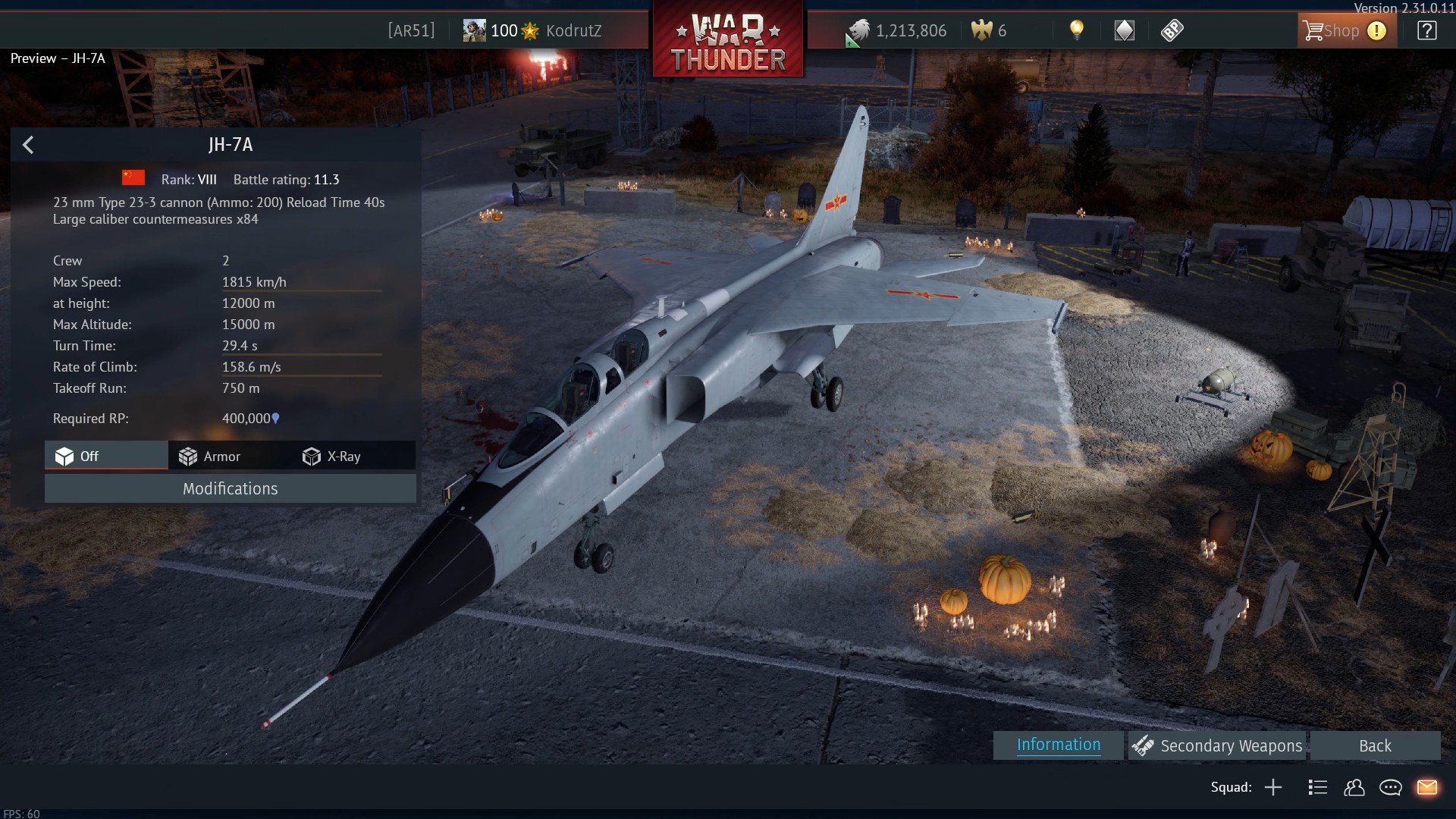Enable X-Ray view mode
This screenshot has height=819, width=1456.
tap(332, 457)
